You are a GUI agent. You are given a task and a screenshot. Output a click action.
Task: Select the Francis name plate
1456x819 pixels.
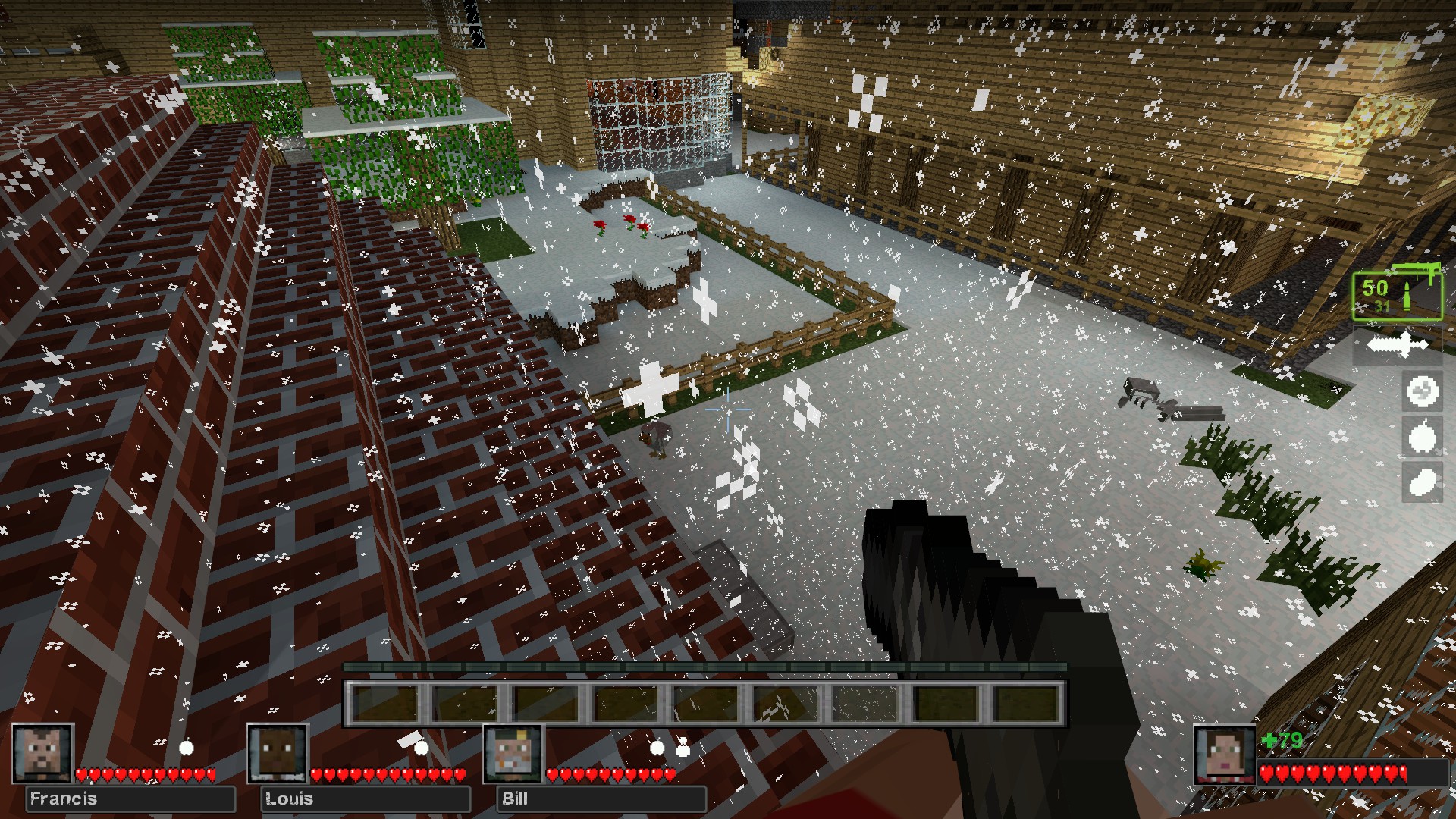coord(130,799)
